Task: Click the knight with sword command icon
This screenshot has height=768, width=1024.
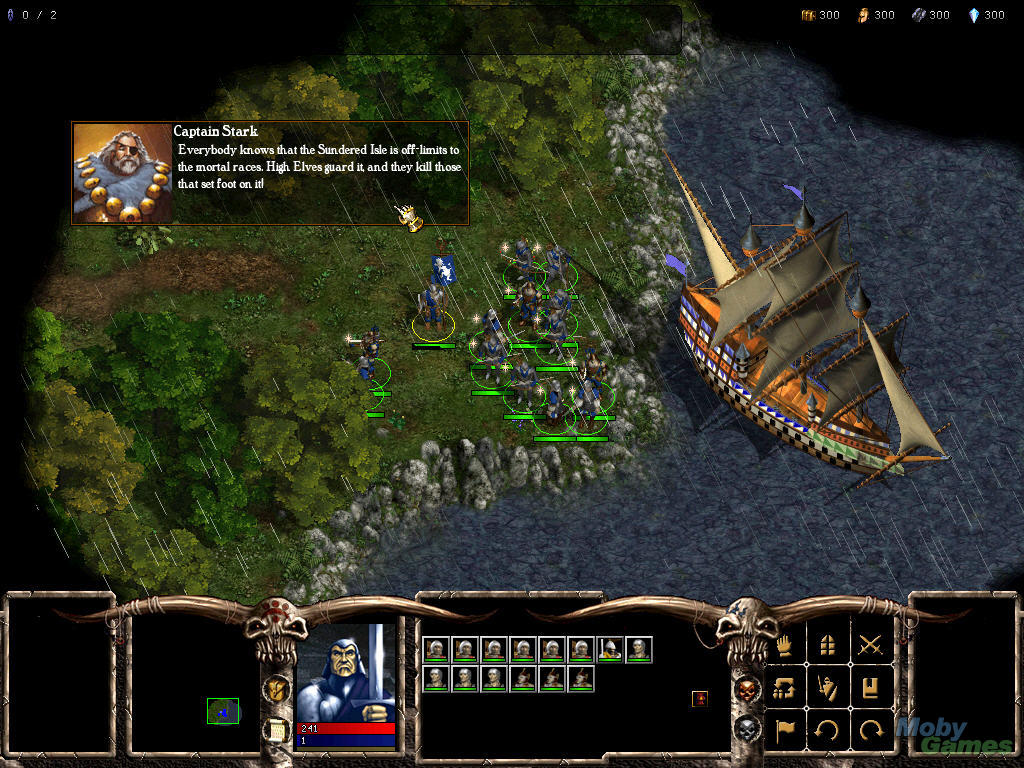Action: pos(828,687)
